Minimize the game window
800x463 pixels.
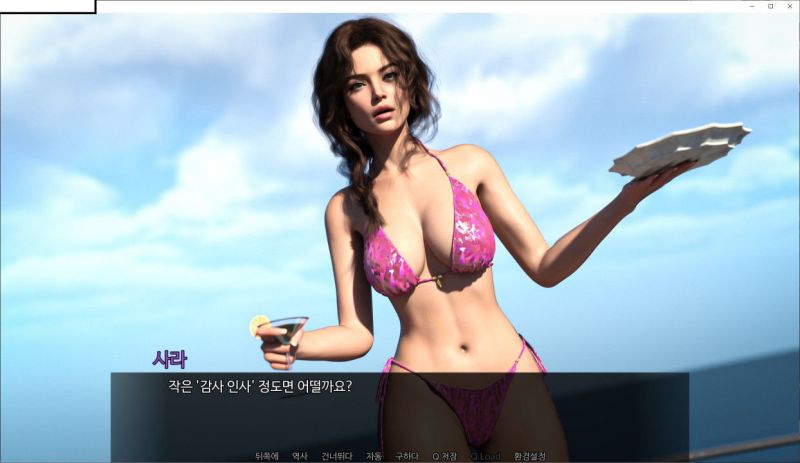tap(753, 6)
